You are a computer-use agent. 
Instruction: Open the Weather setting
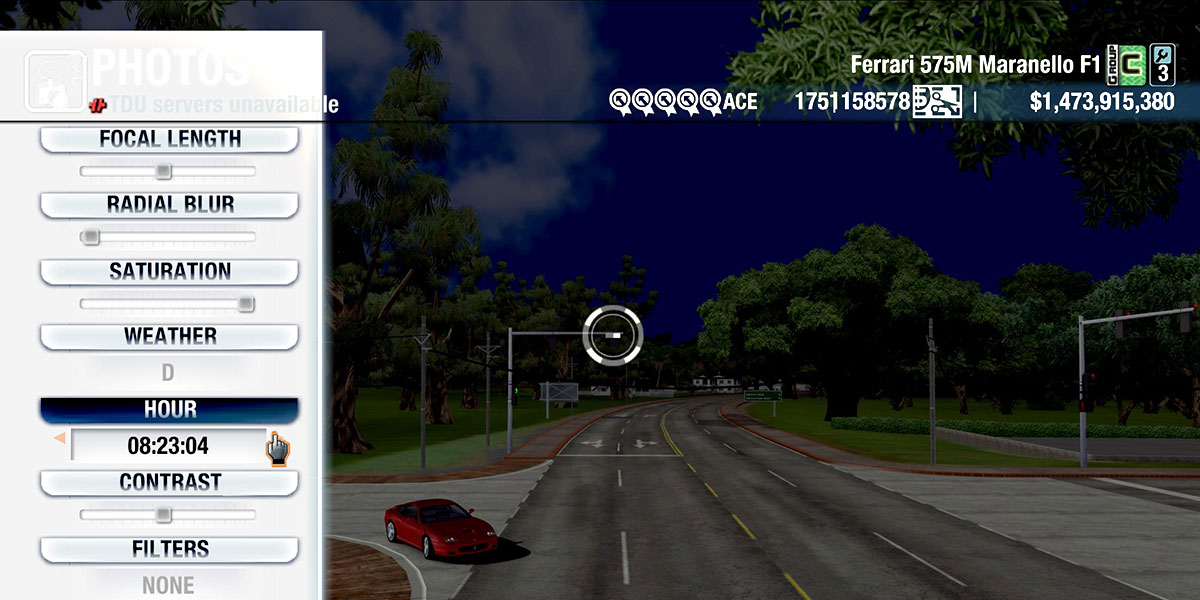[x=169, y=336]
